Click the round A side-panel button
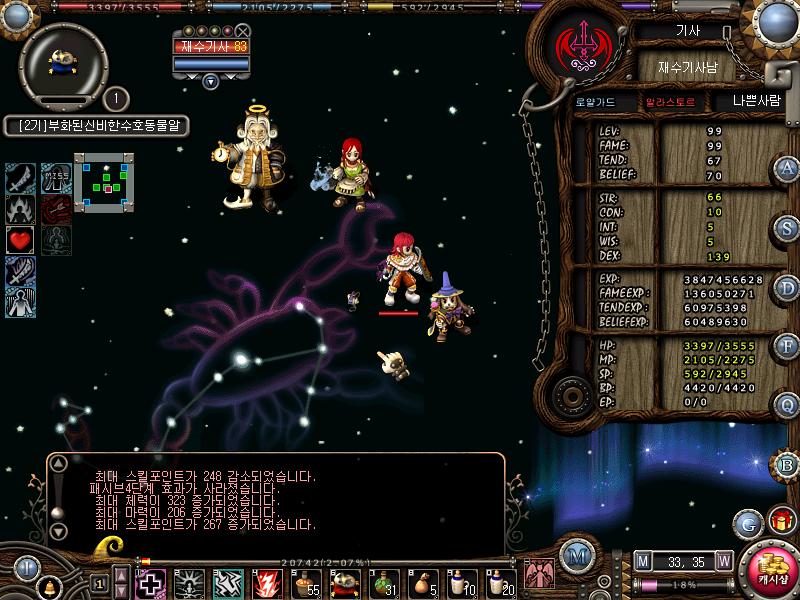Screen dimensions: 800x600 tap(787, 169)
